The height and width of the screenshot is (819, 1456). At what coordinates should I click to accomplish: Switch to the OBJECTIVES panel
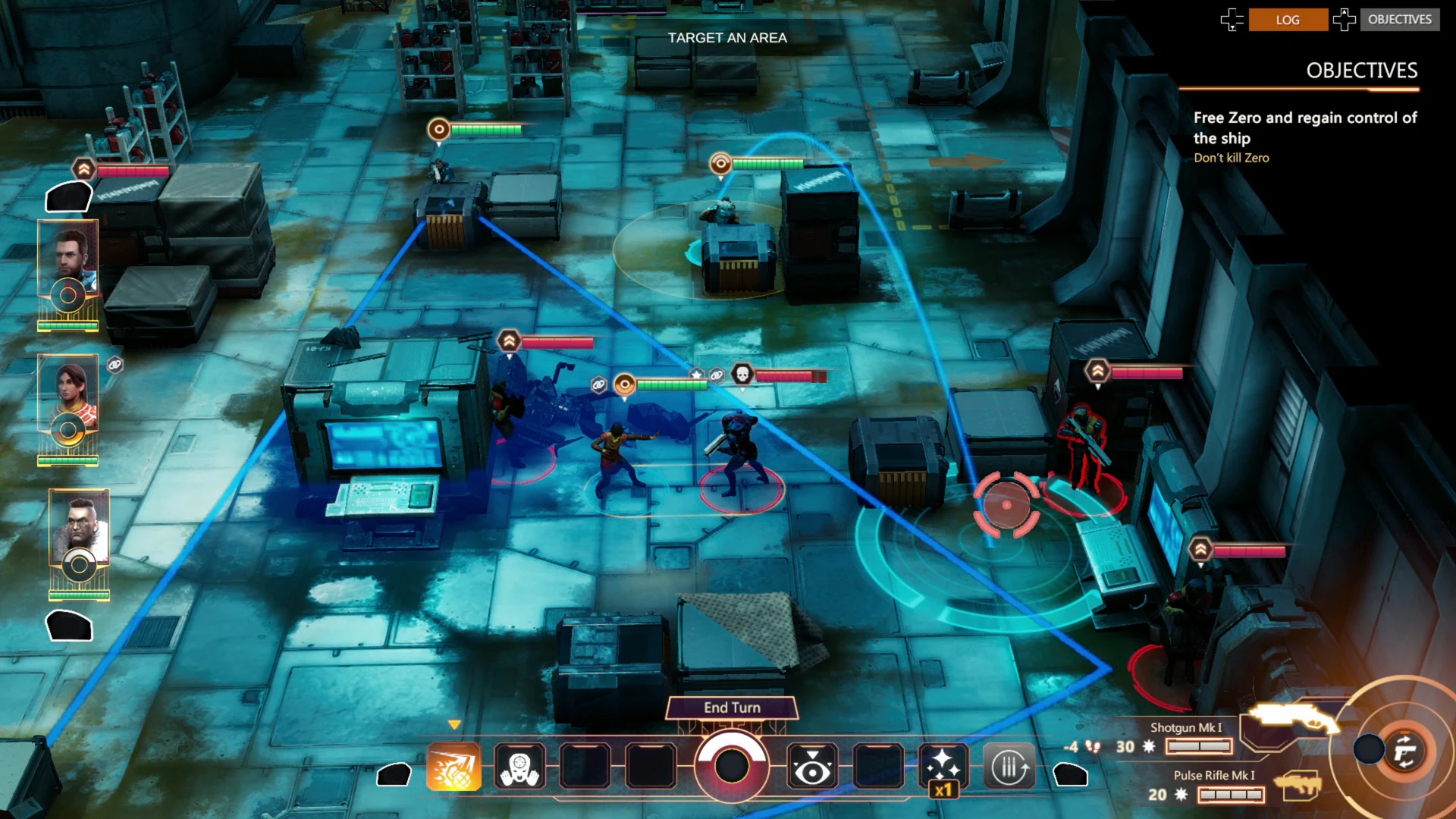[x=1400, y=20]
